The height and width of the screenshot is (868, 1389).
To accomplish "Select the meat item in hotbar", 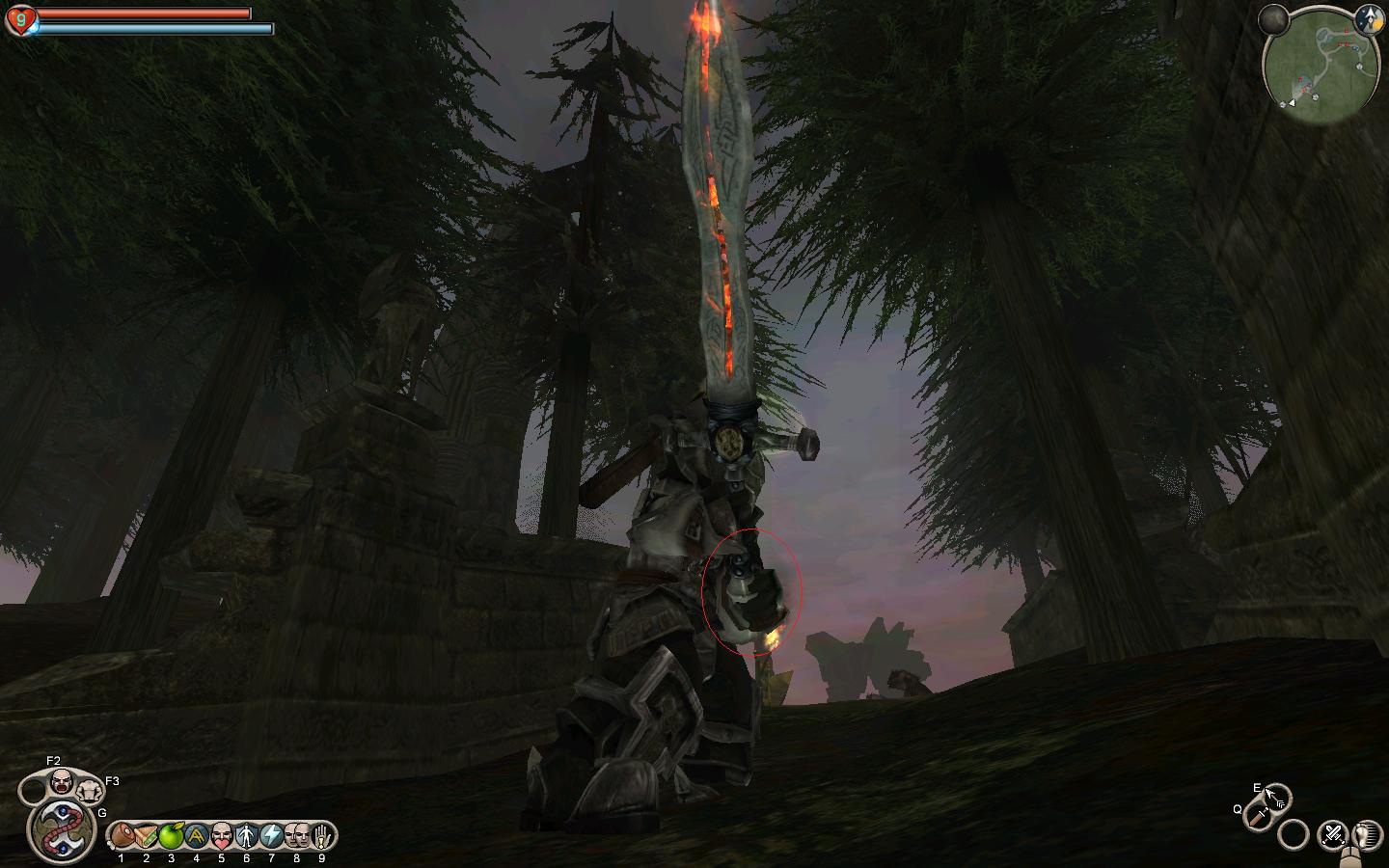I will [122, 835].
